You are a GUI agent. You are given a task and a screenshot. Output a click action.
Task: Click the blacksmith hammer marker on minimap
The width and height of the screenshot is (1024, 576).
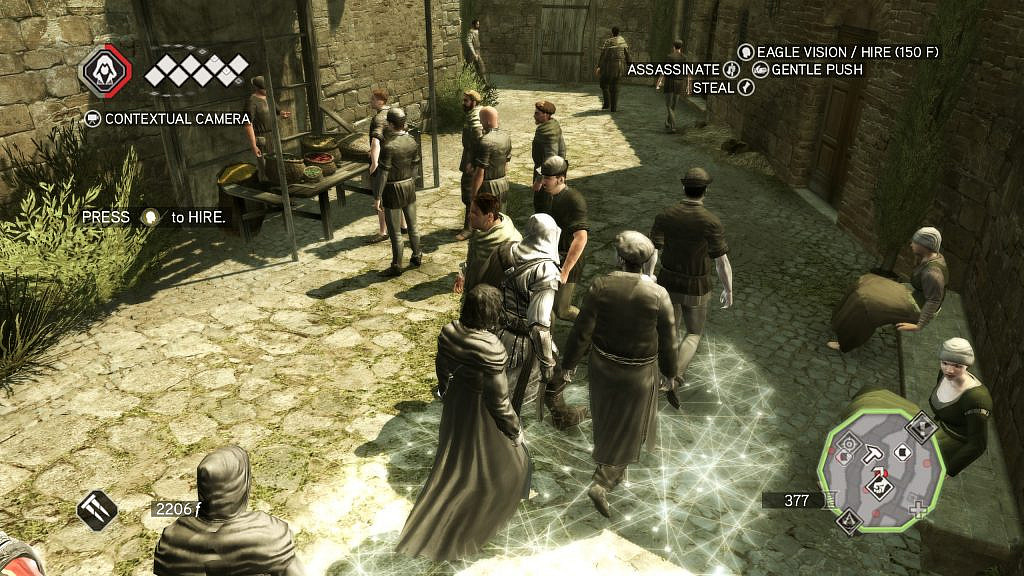(872, 455)
